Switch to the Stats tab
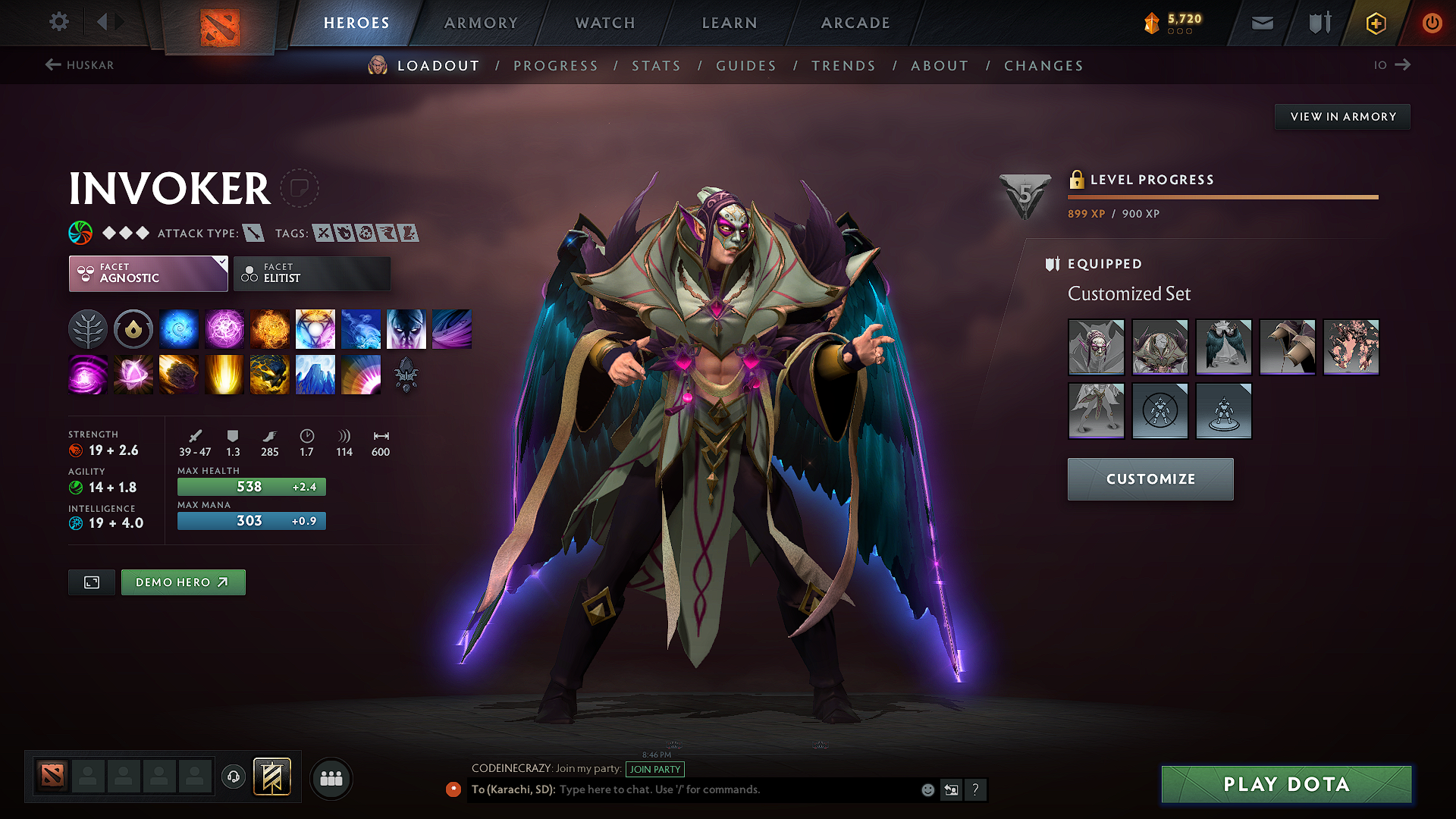This screenshot has width=1456, height=819. click(x=656, y=66)
